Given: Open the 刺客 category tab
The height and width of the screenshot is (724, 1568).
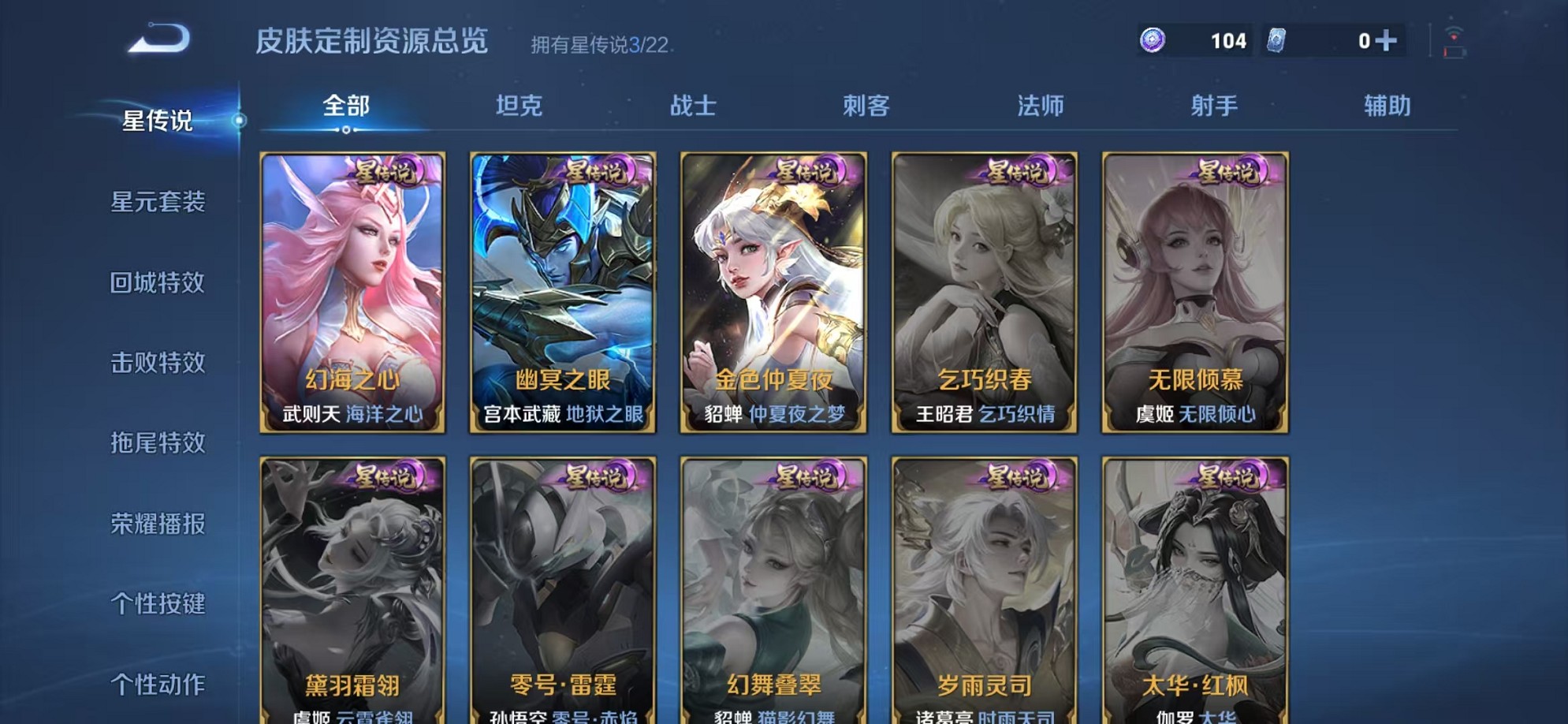Looking at the screenshot, I should click(867, 104).
